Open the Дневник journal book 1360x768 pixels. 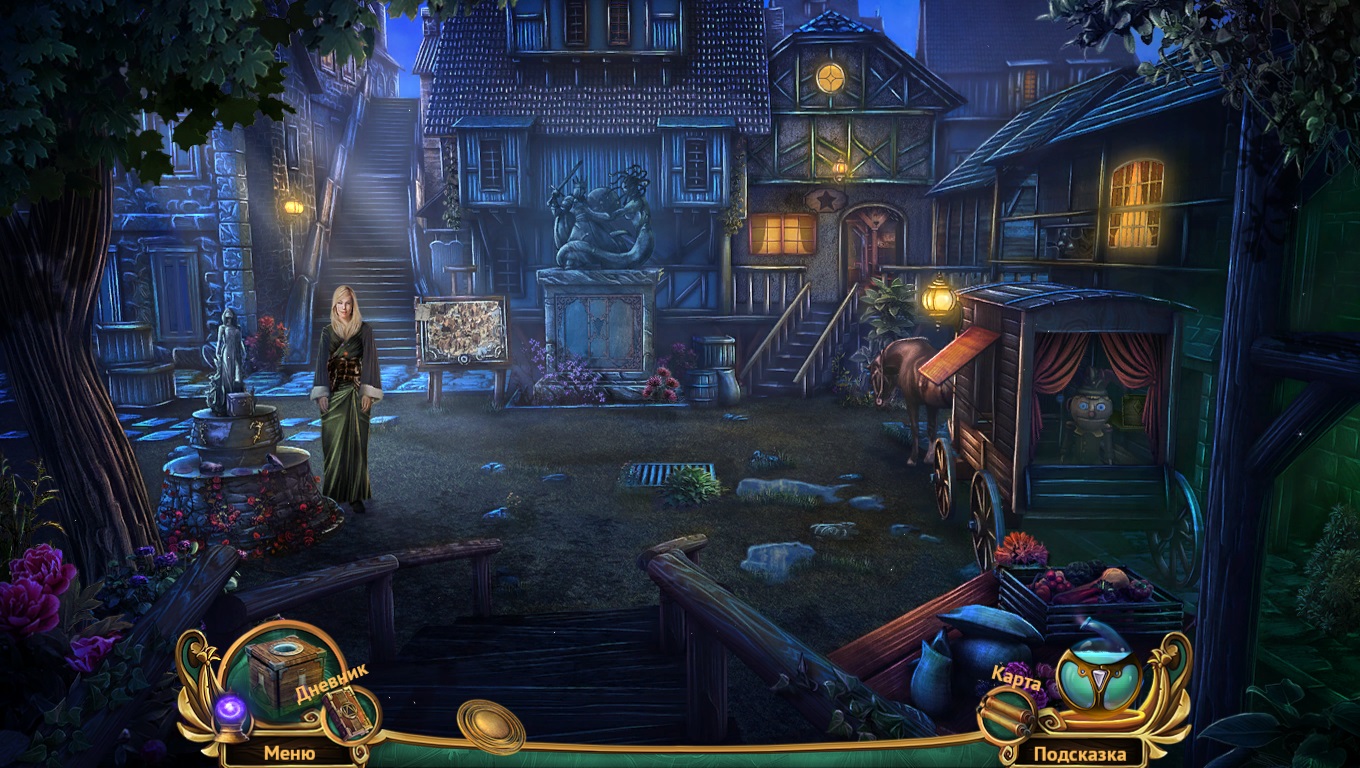tap(347, 714)
